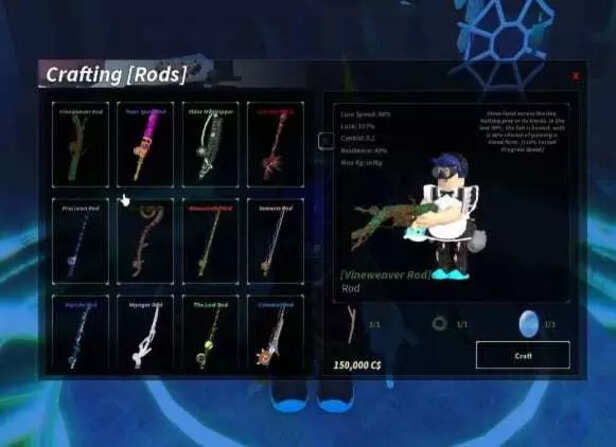Select the Celestial Rod tile
This screenshot has height=447, width=616.
(274, 337)
